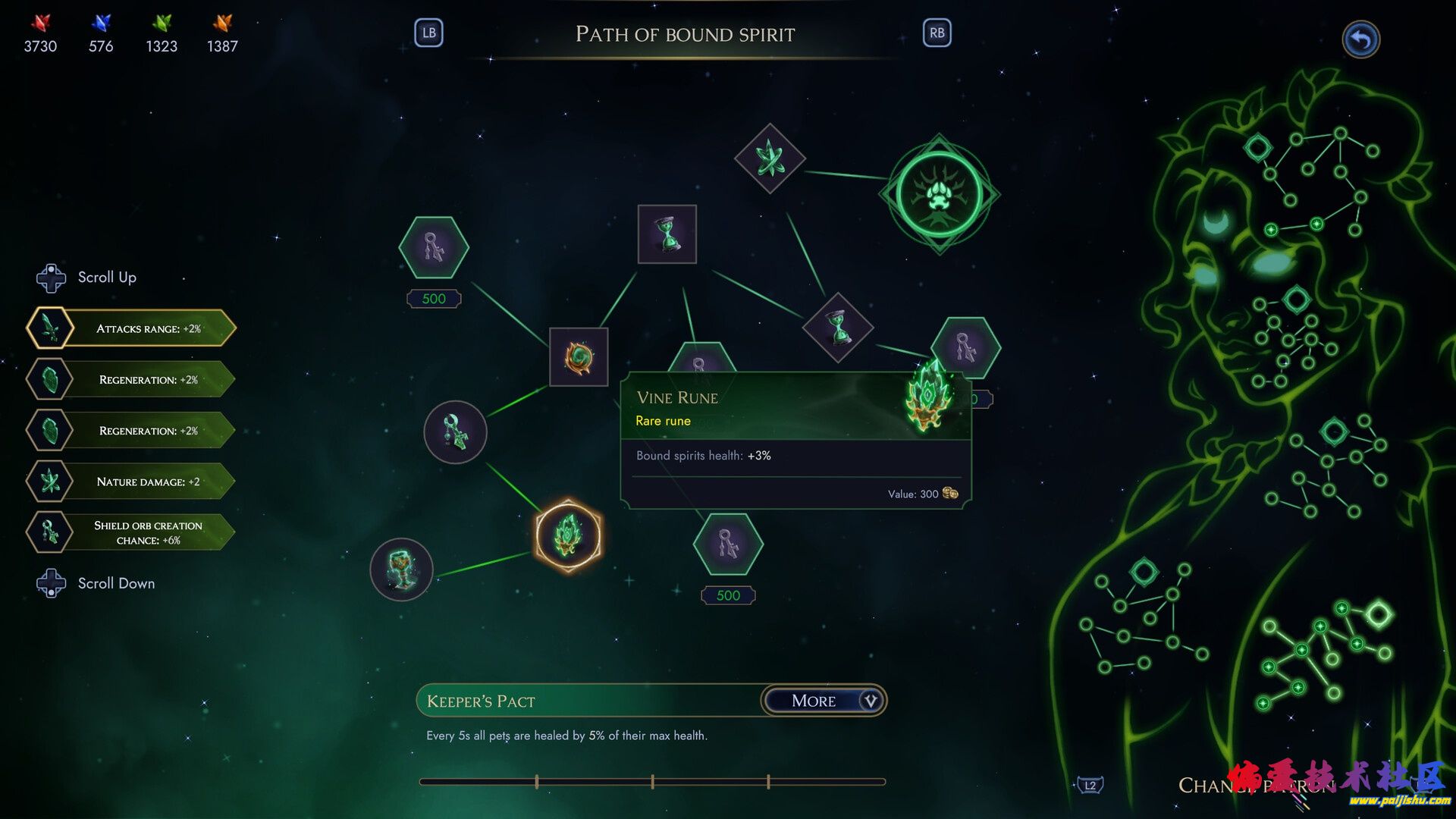Screen dimensions: 1456x819
Task: Select the diamond hourglass skill node
Action: (838, 328)
